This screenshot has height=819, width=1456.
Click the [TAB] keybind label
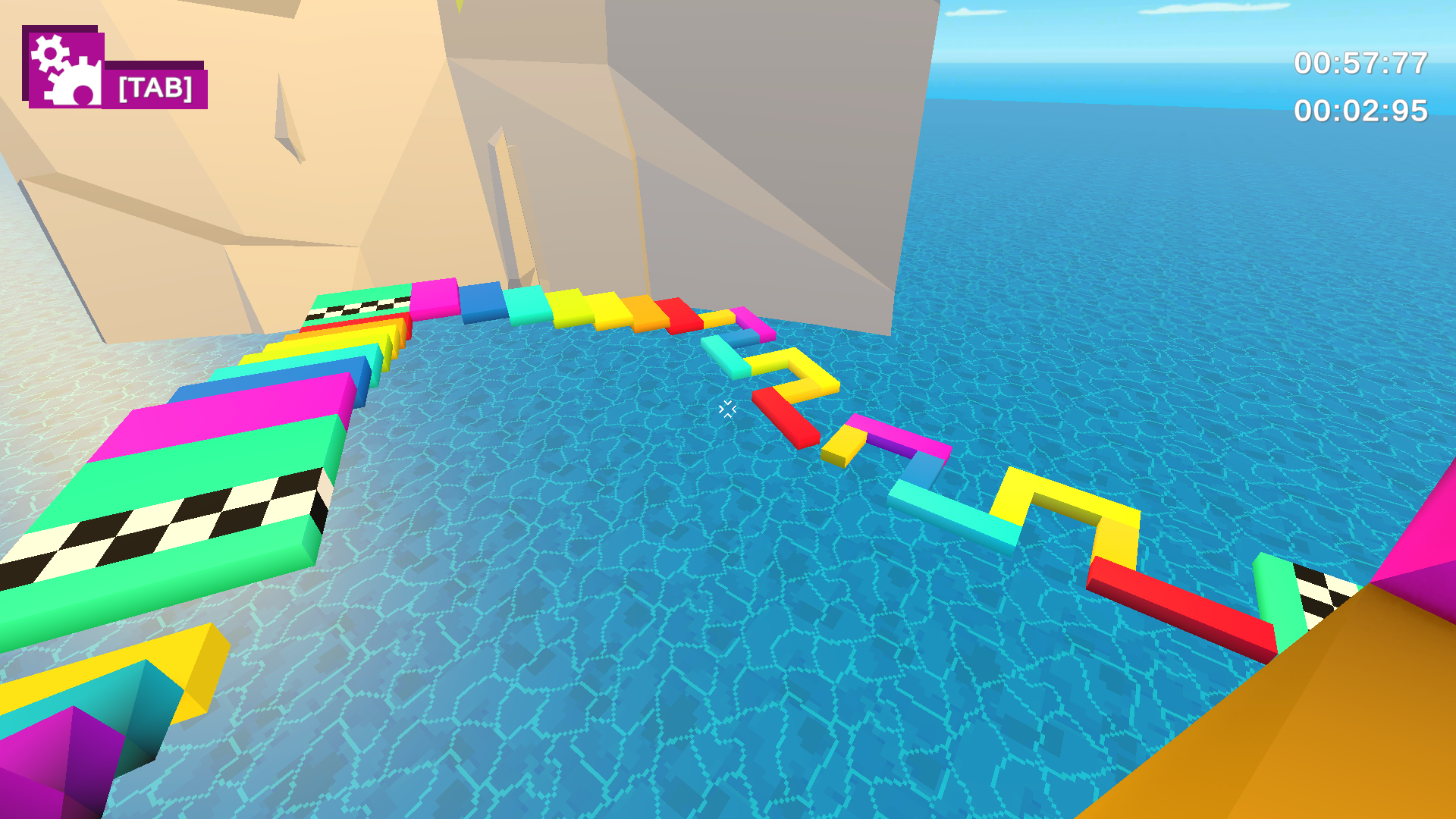(x=154, y=89)
